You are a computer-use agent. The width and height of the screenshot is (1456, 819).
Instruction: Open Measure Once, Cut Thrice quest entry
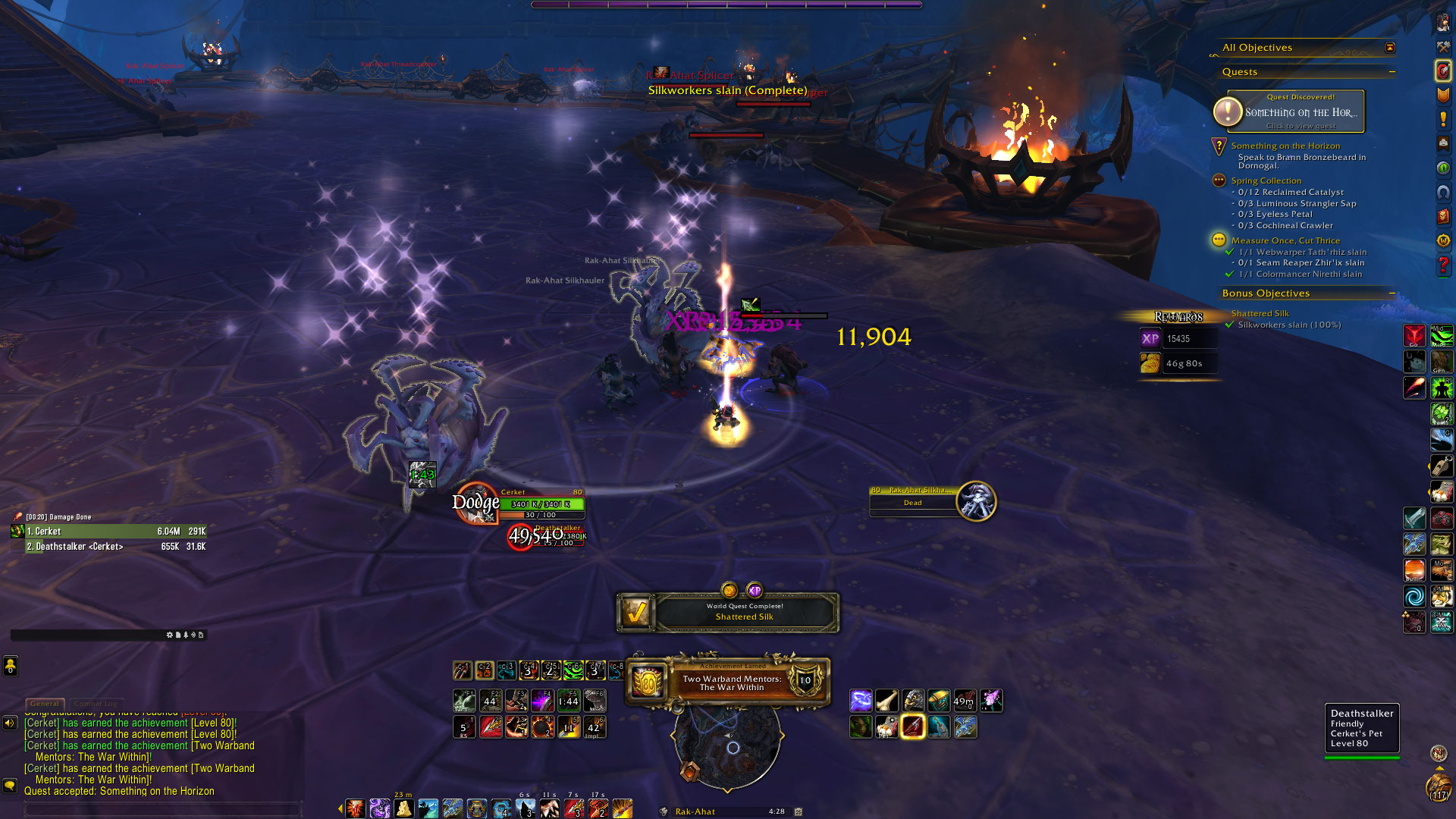1285,240
